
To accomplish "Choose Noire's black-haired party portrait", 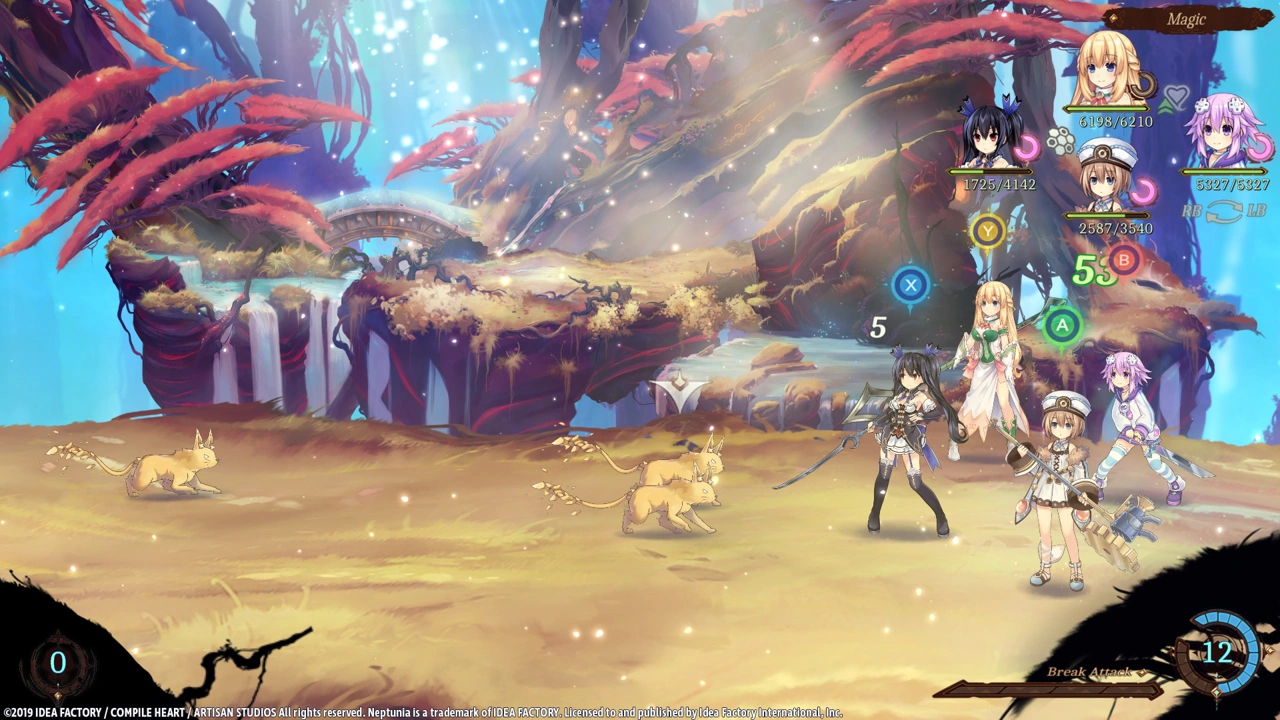I will 988,135.
